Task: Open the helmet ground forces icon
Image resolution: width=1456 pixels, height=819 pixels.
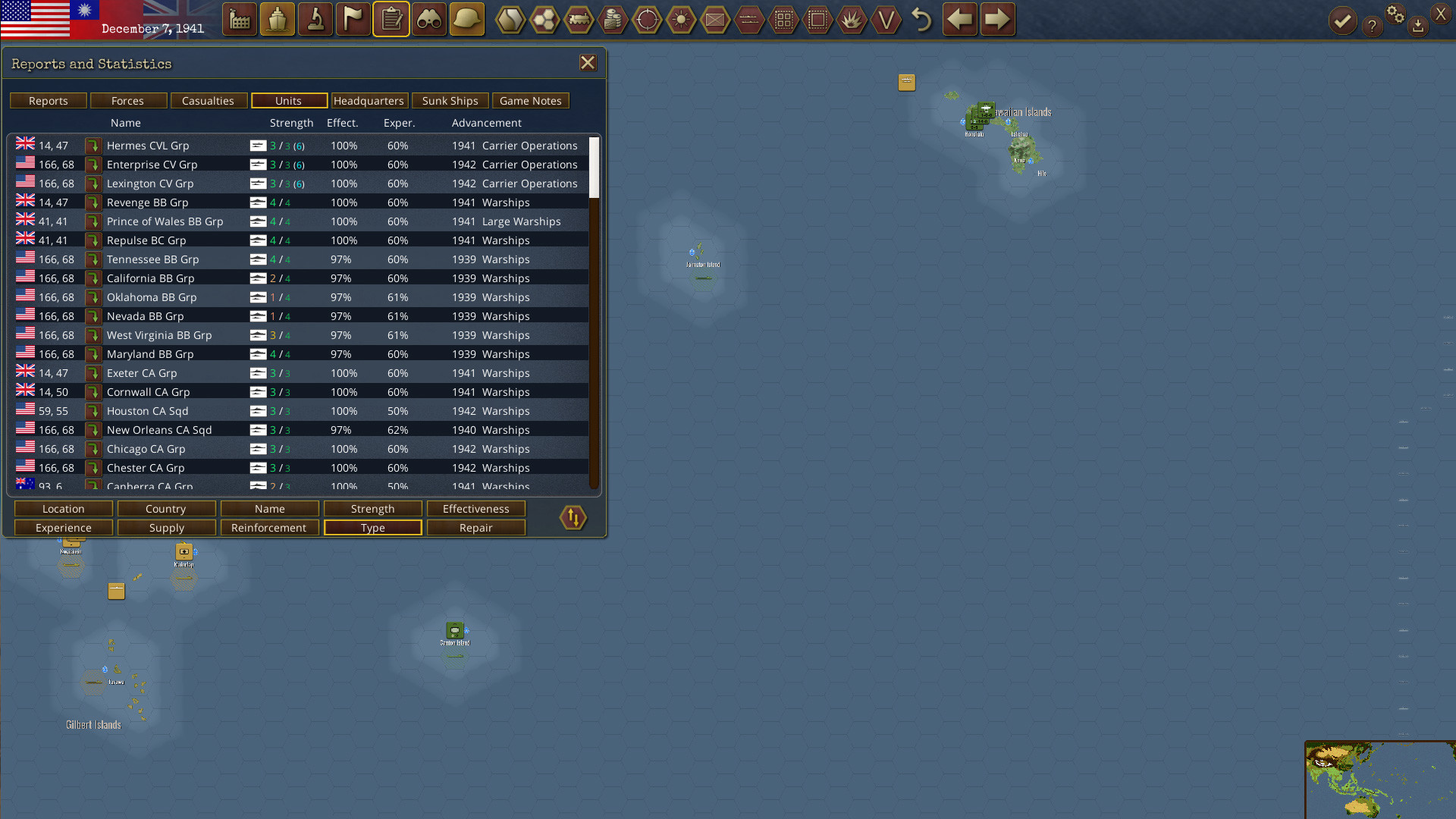Action: click(x=466, y=19)
